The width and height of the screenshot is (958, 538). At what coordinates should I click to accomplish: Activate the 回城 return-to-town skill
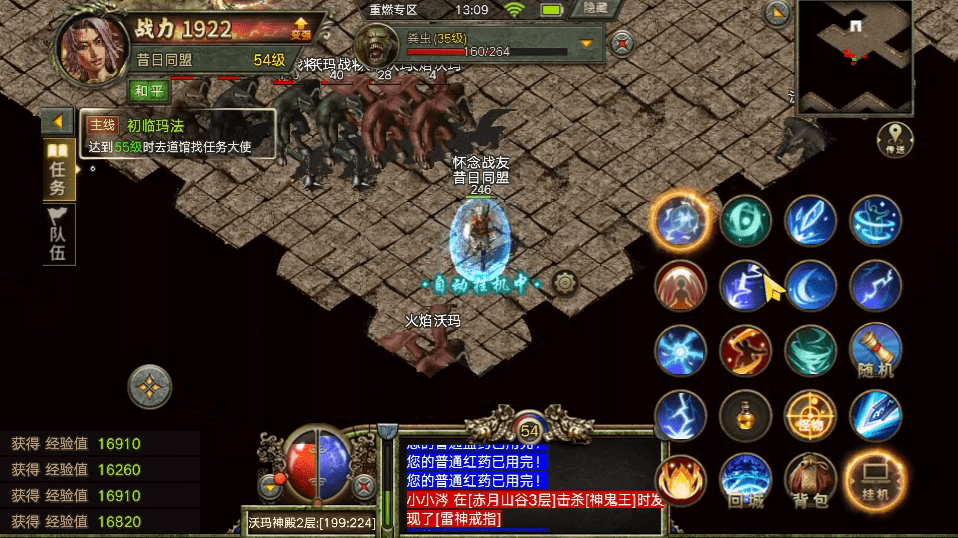pos(745,480)
